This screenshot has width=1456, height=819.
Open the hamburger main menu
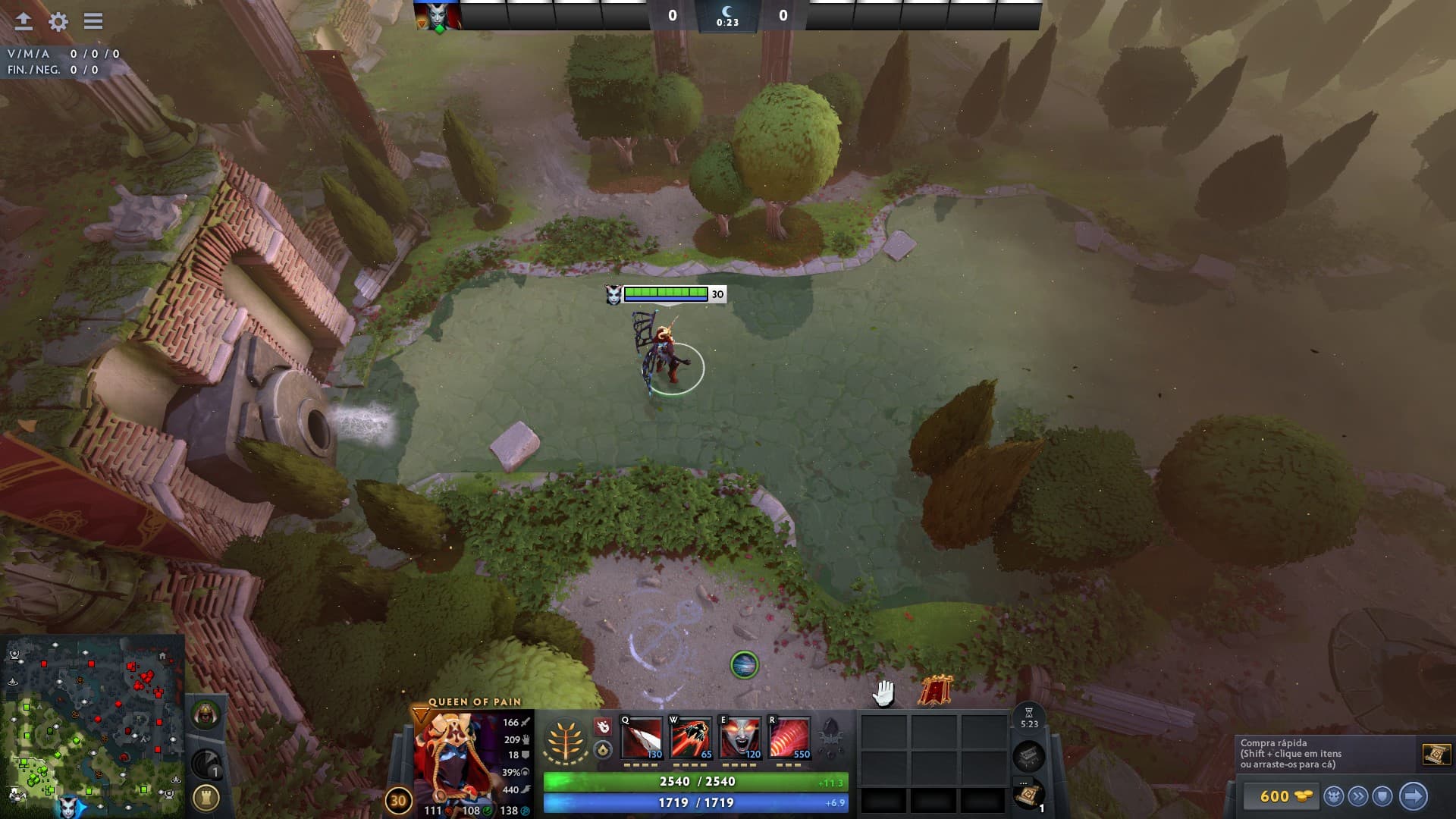click(93, 21)
